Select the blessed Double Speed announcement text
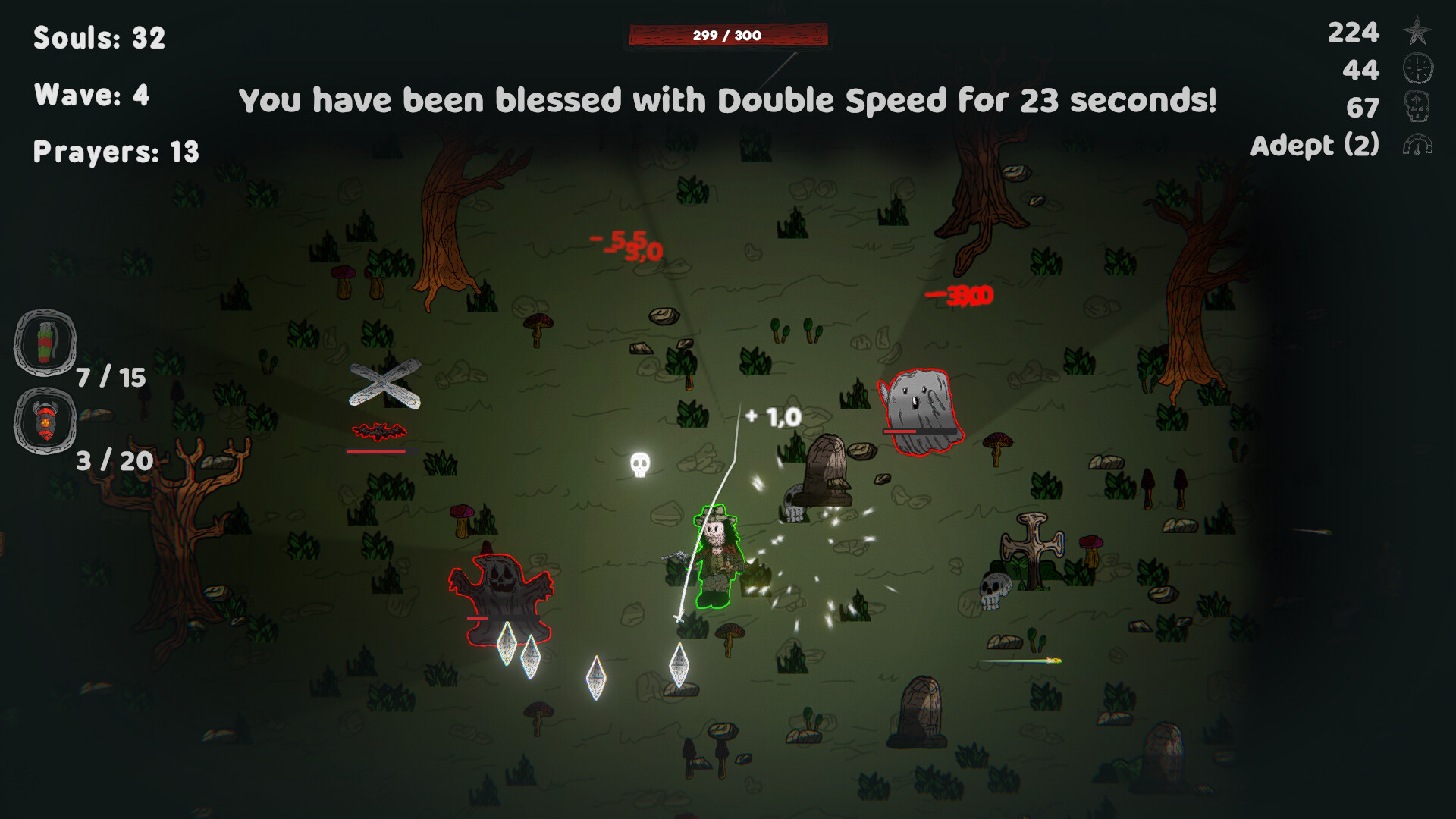This screenshot has width=1456, height=819. coord(728,99)
